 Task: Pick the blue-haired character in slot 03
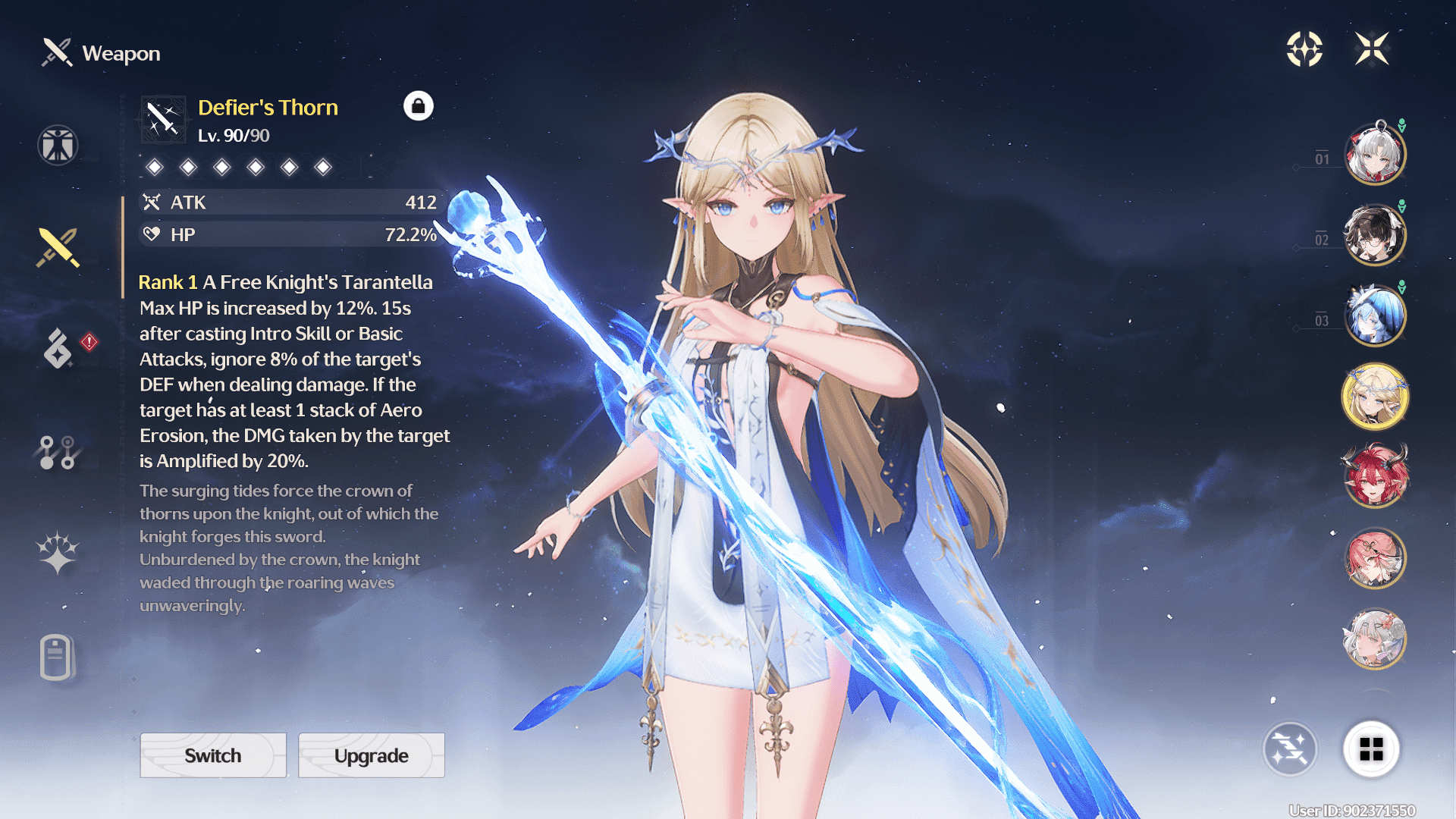(x=1375, y=315)
